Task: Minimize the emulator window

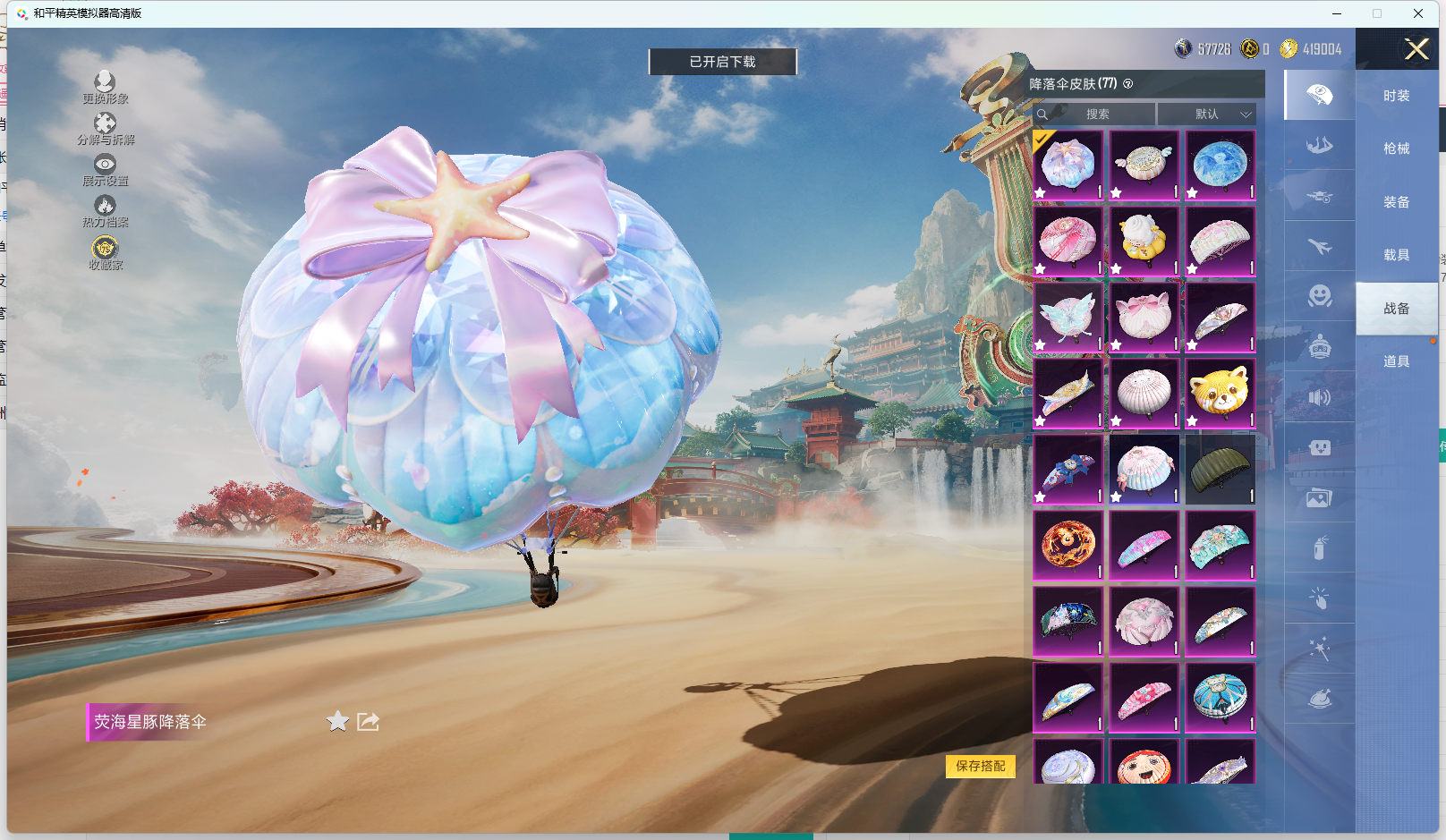Action: [1337, 13]
